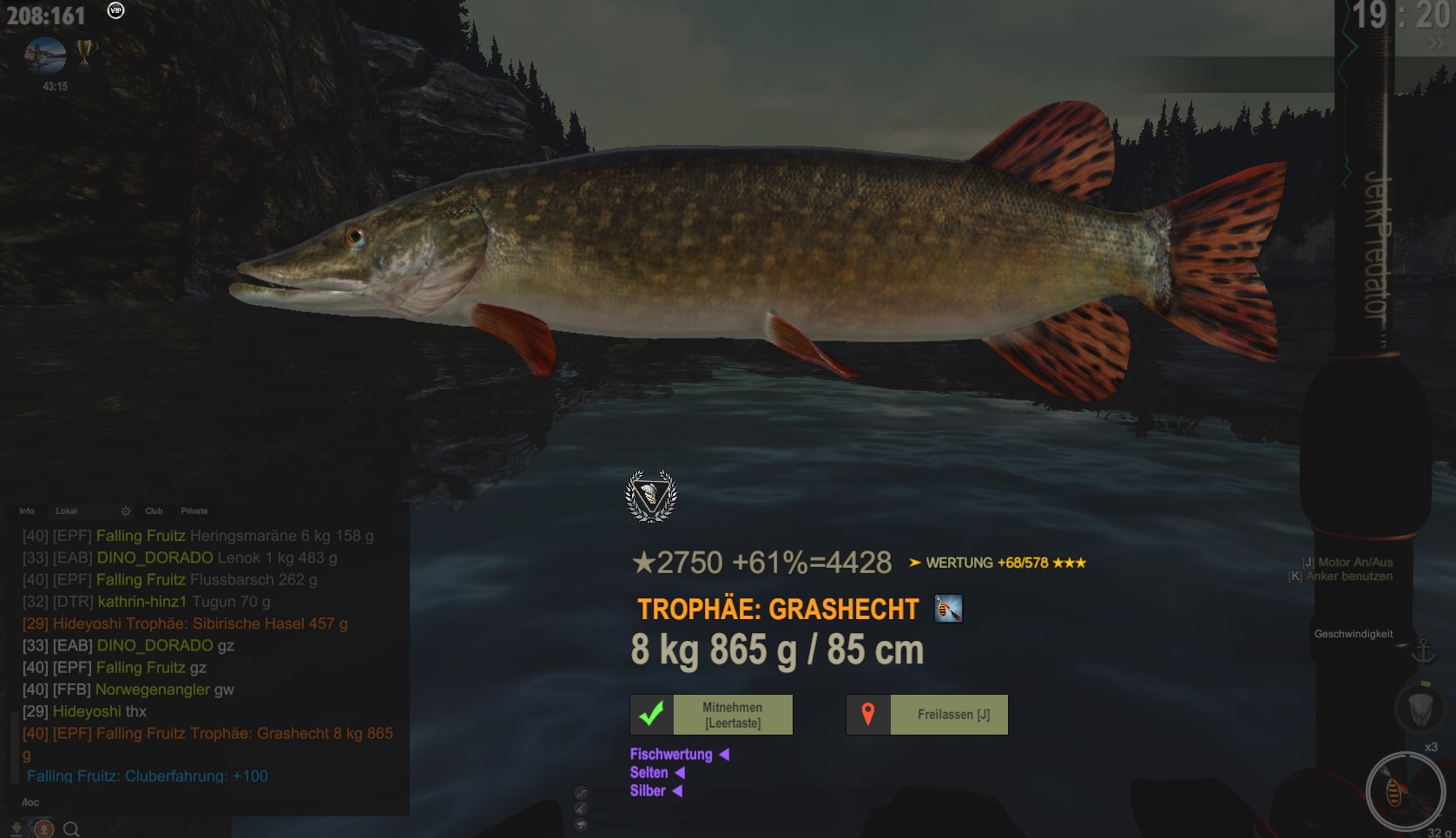The width and height of the screenshot is (1456, 838).
Task: Click the magnifying glass search icon below chat
Action: click(x=72, y=829)
